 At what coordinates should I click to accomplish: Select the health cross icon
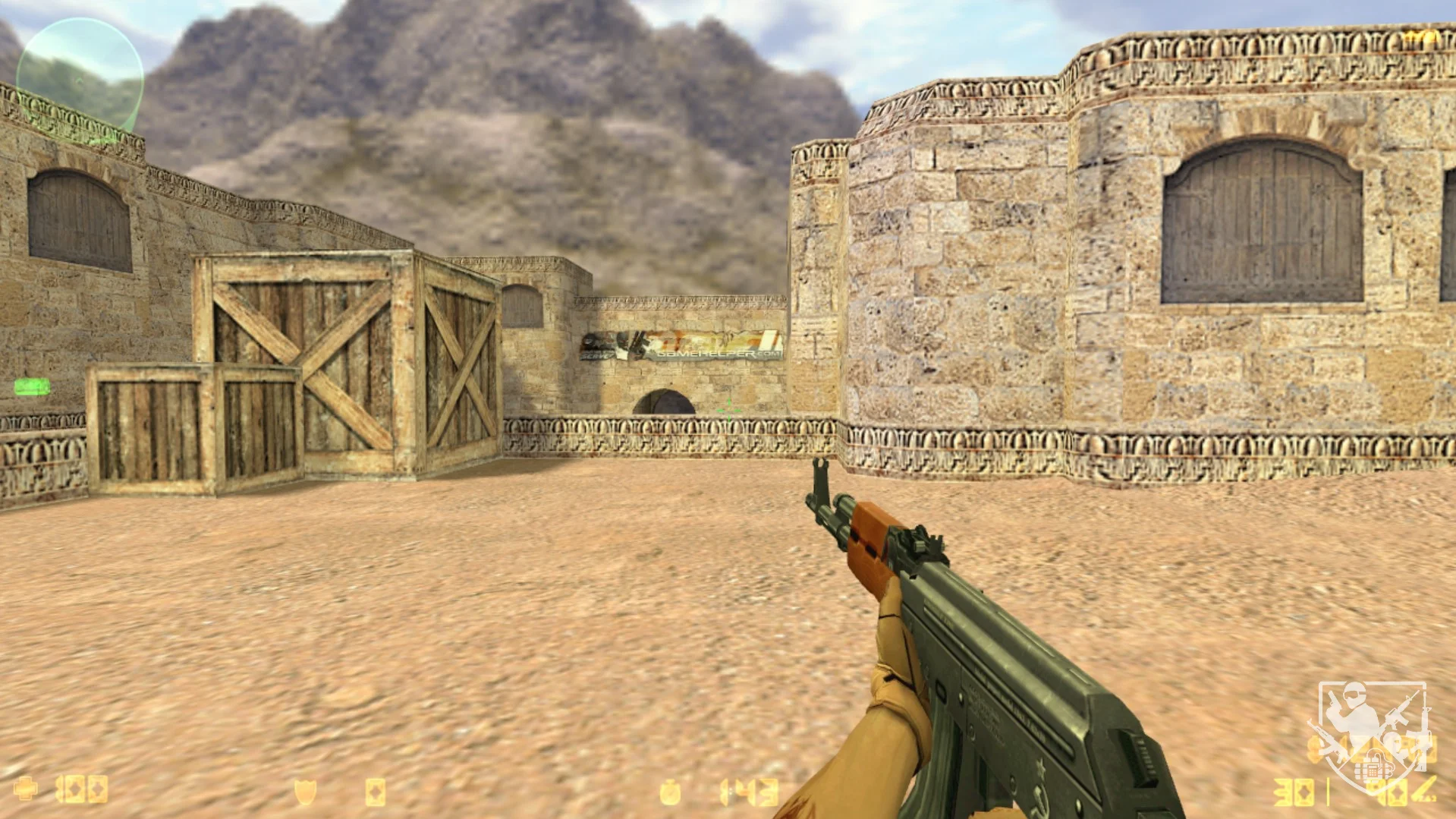(x=26, y=789)
